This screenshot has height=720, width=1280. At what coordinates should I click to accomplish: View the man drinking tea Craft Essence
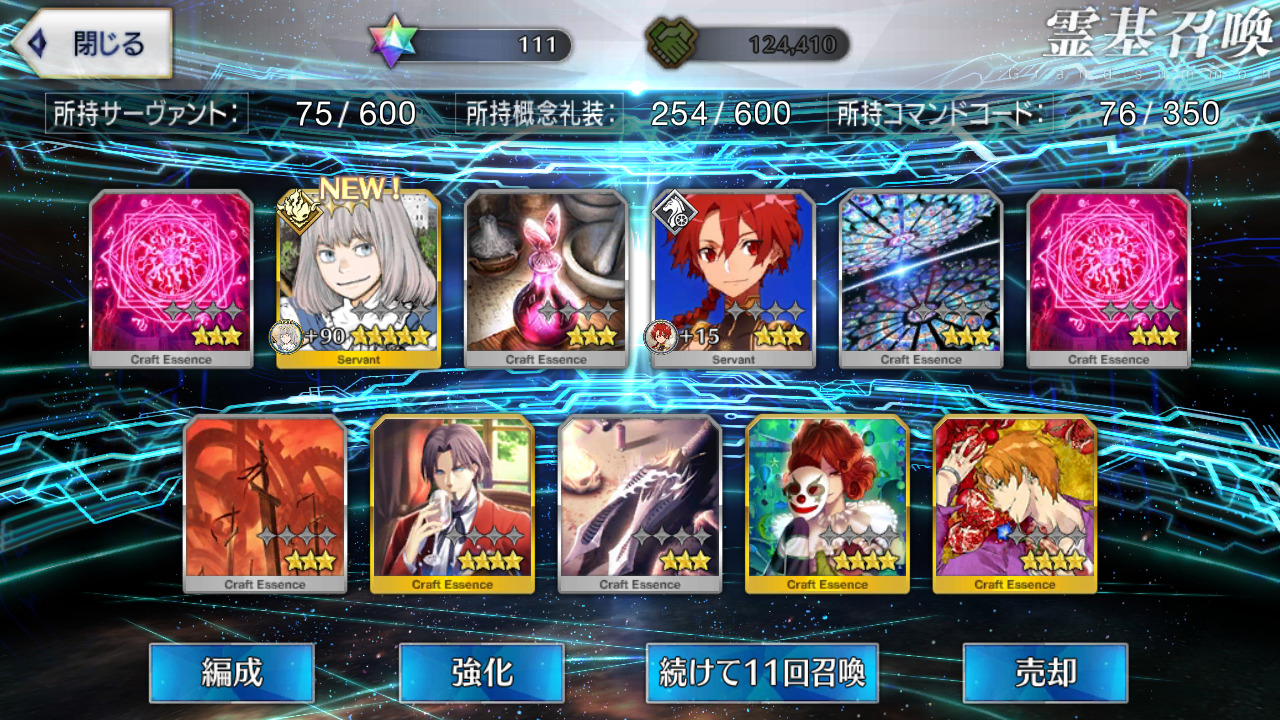click(452, 504)
